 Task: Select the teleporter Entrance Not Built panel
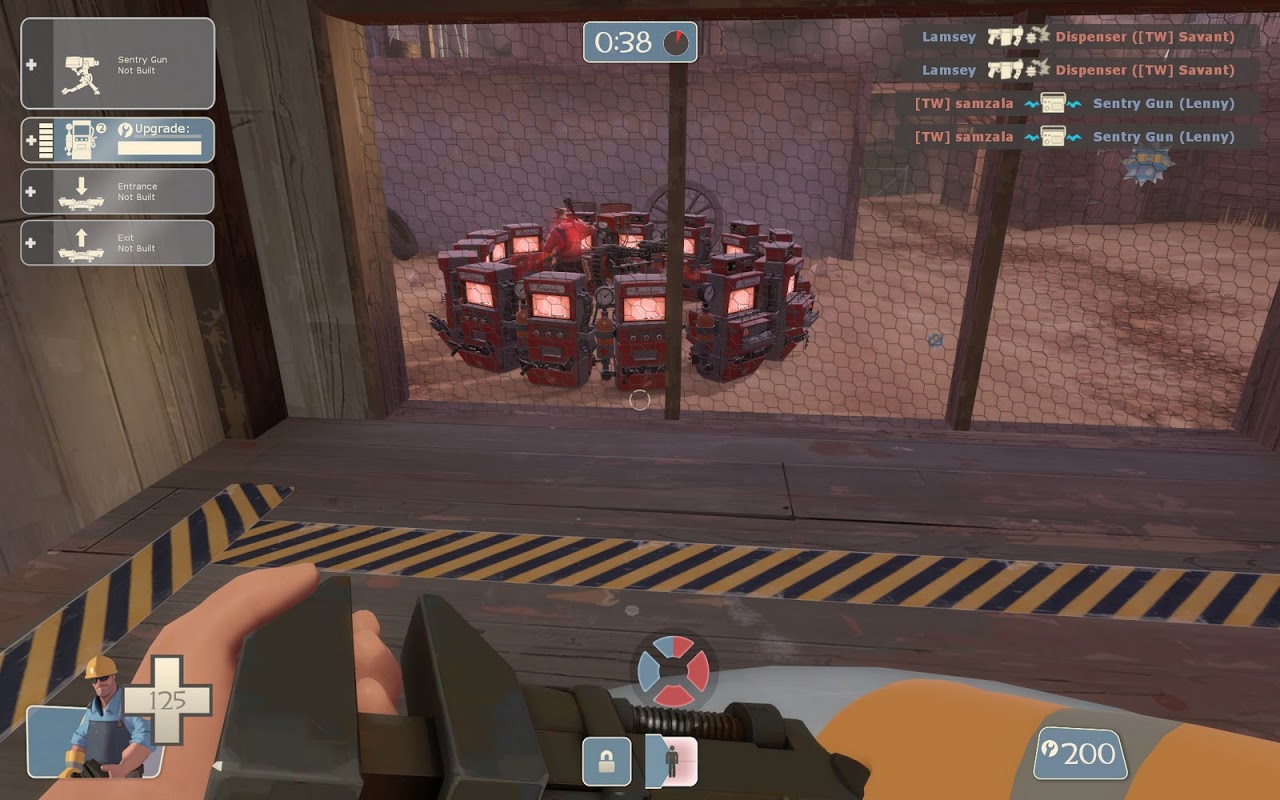tap(118, 191)
